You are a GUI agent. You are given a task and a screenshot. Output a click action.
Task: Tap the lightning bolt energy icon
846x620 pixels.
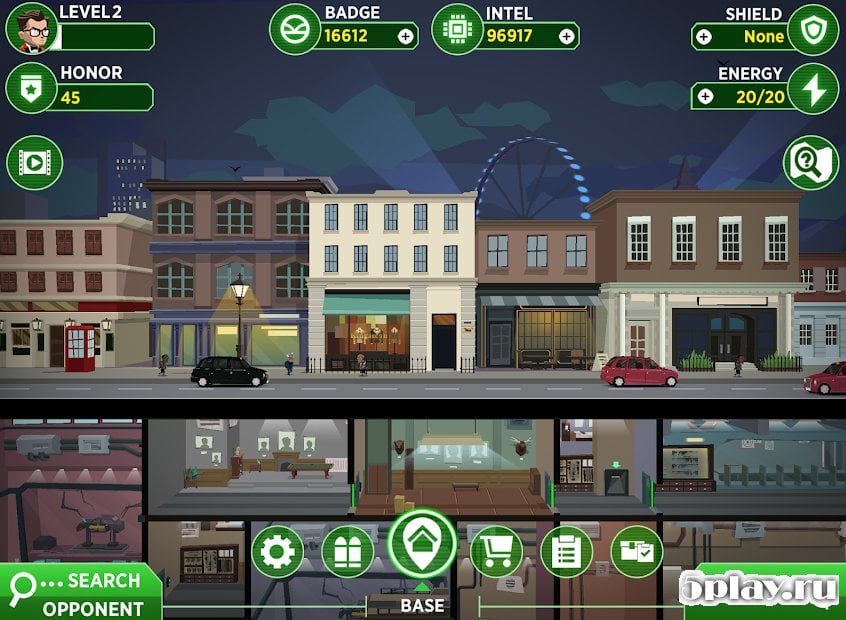click(x=812, y=89)
